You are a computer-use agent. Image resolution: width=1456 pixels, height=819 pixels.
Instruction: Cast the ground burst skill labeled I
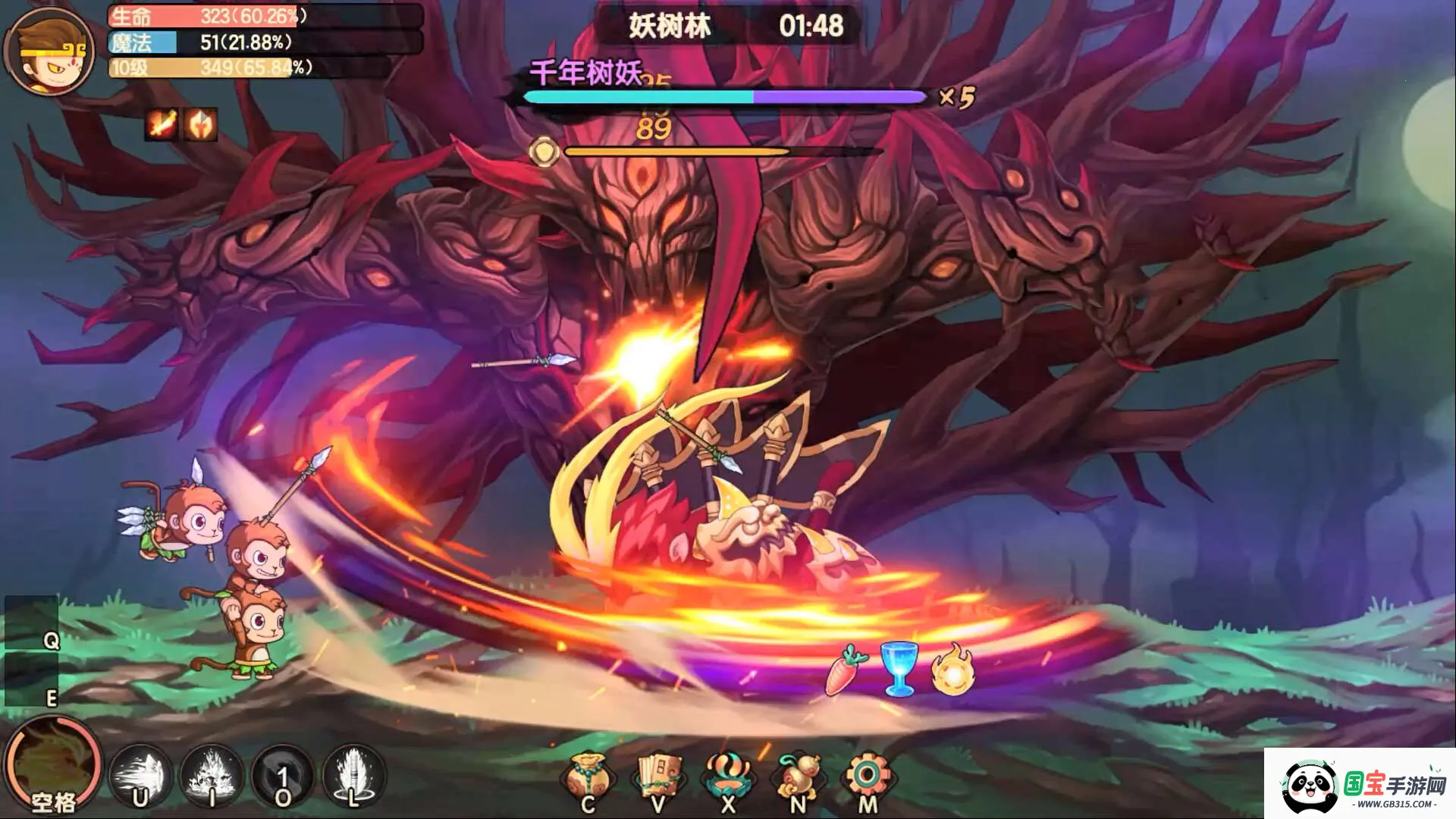pyautogui.click(x=212, y=777)
